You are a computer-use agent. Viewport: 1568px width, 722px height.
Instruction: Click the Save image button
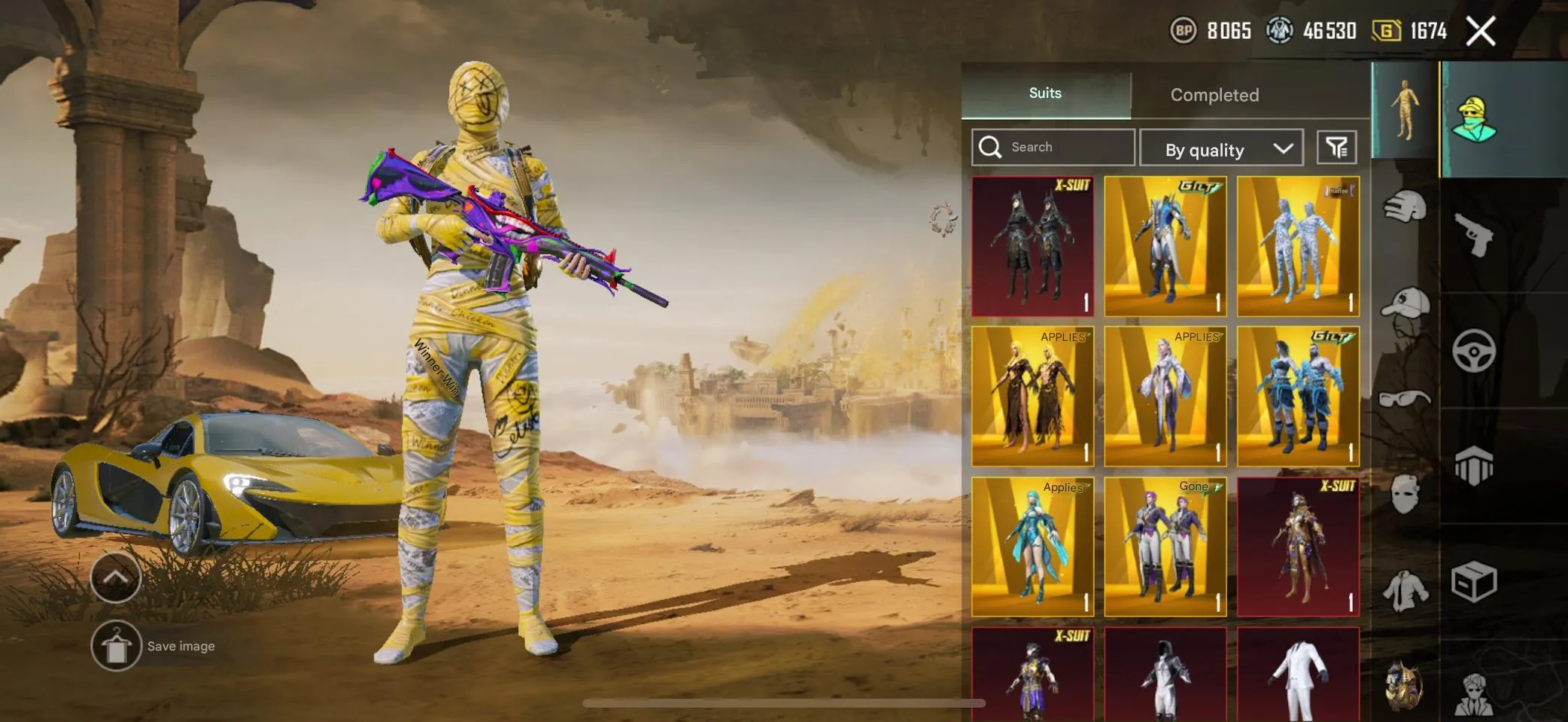point(159,645)
